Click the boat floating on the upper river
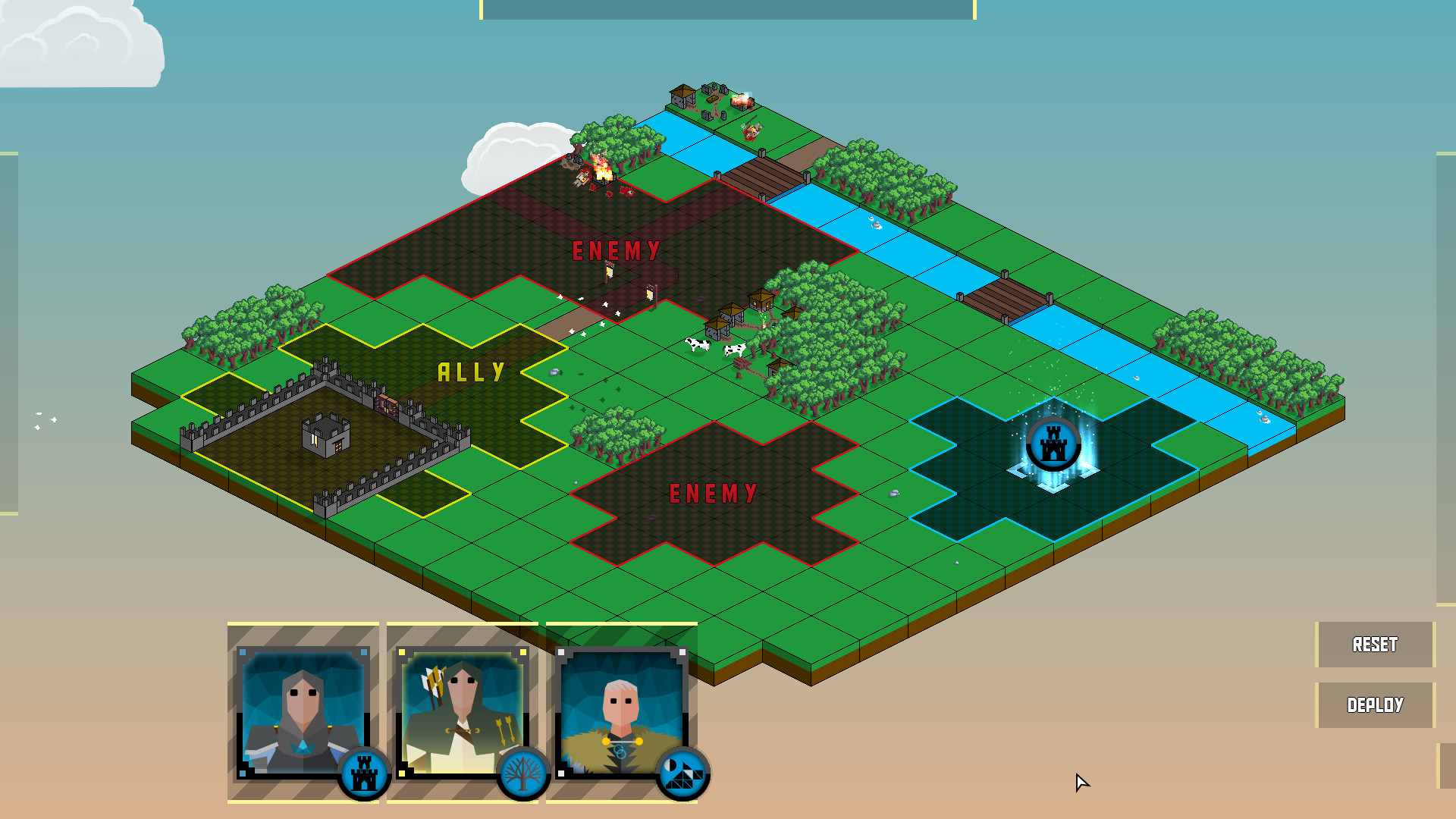The image size is (1456, 819). (876, 223)
